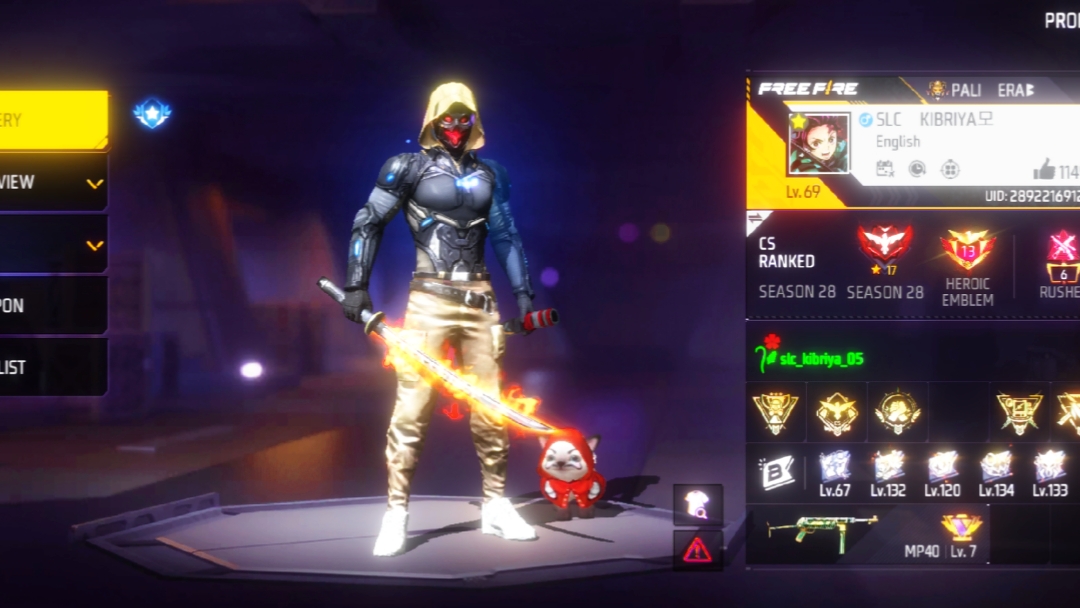Report player with red warning triangle
The height and width of the screenshot is (608, 1080).
697,550
